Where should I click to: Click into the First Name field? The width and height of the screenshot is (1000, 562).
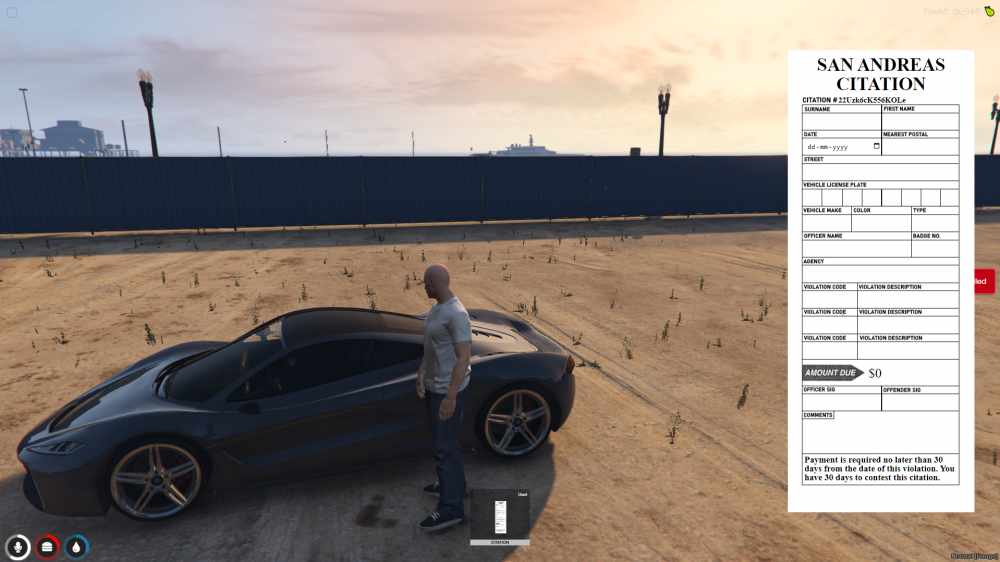920,121
